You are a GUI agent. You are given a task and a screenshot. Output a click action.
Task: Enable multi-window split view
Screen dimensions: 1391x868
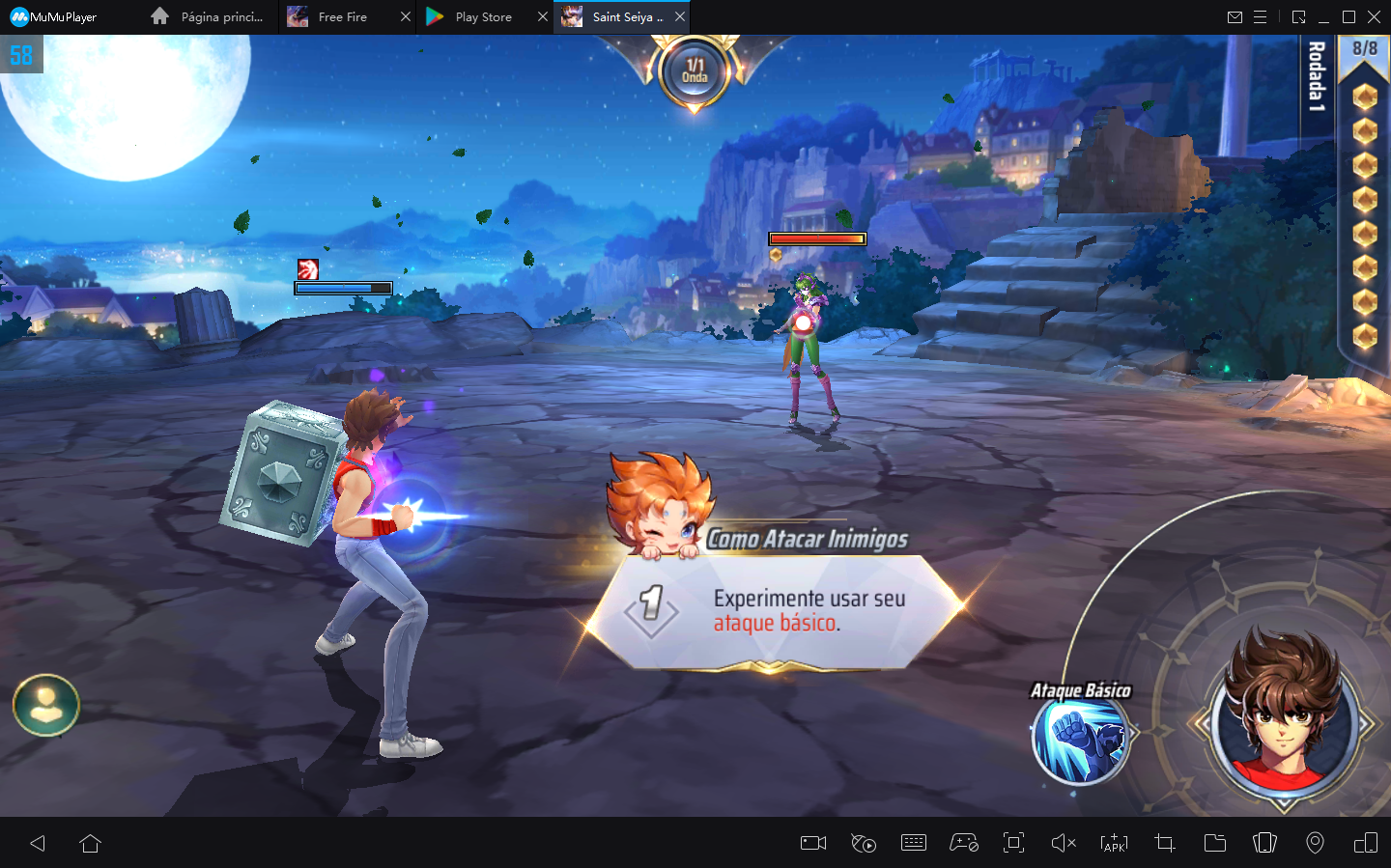coord(1366,843)
